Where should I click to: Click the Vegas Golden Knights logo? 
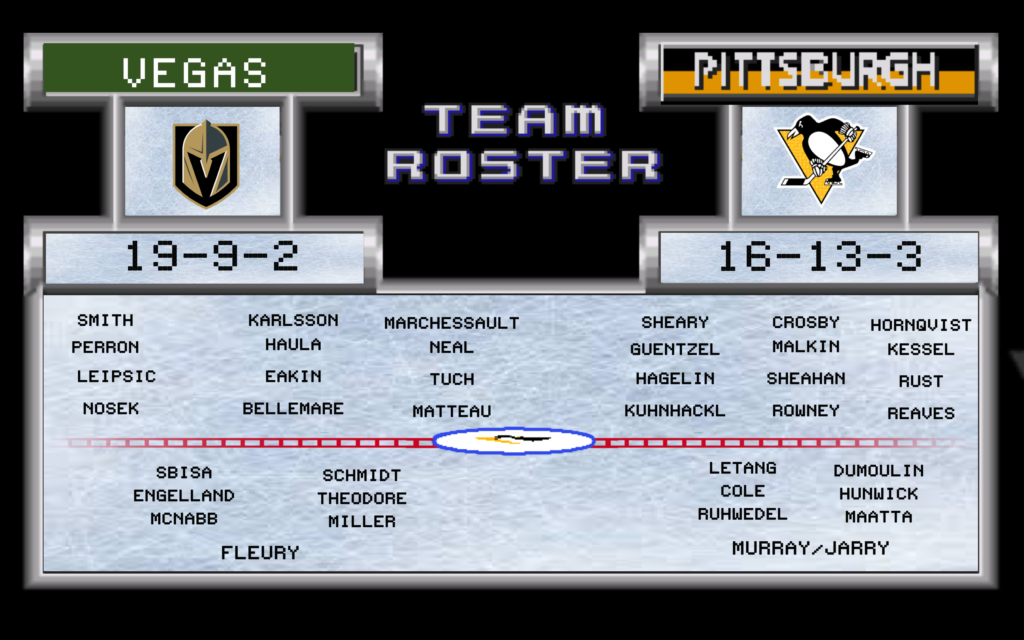click(204, 163)
